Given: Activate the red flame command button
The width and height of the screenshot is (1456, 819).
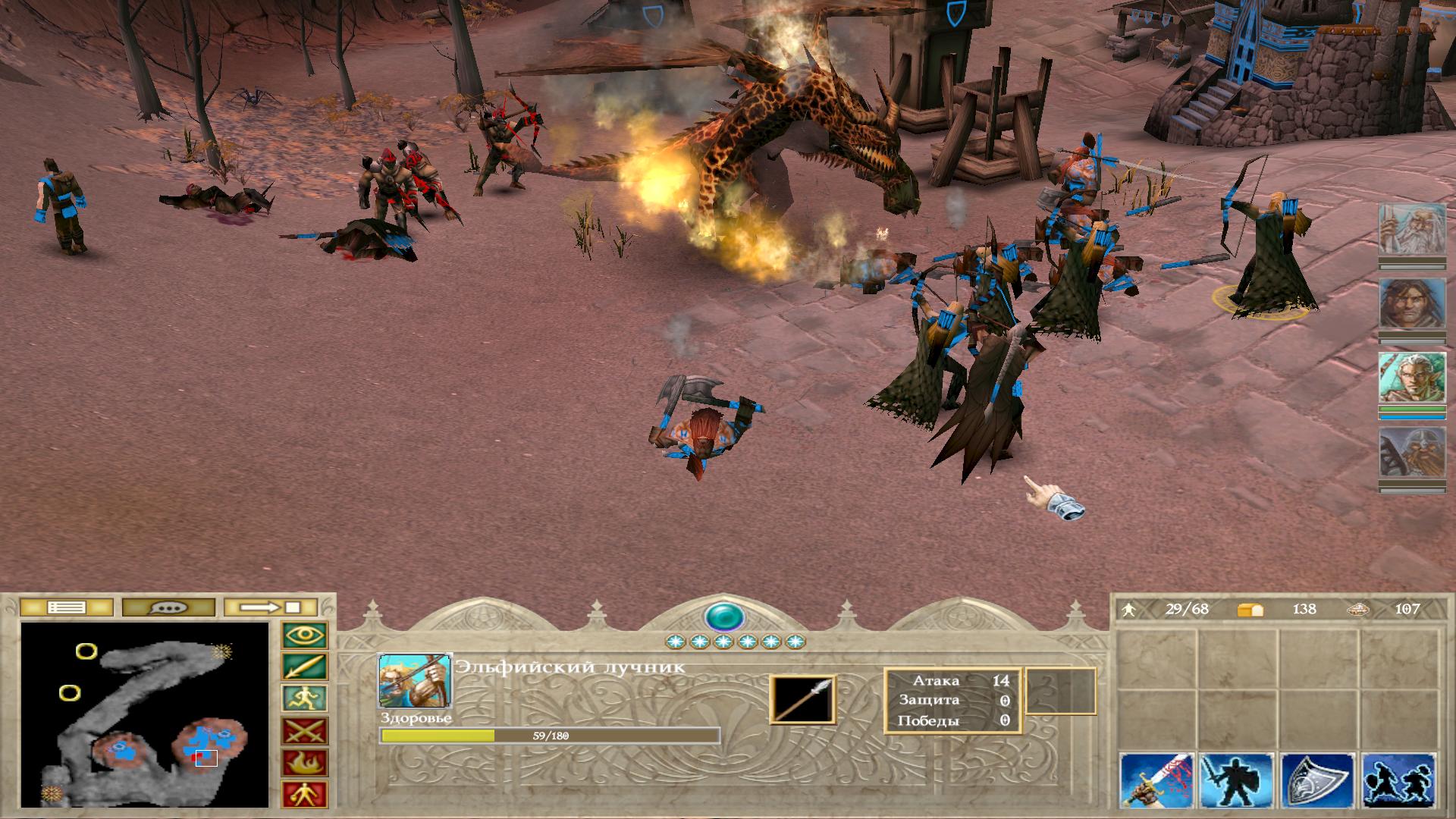Looking at the screenshot, I should [x=305, y=762].
